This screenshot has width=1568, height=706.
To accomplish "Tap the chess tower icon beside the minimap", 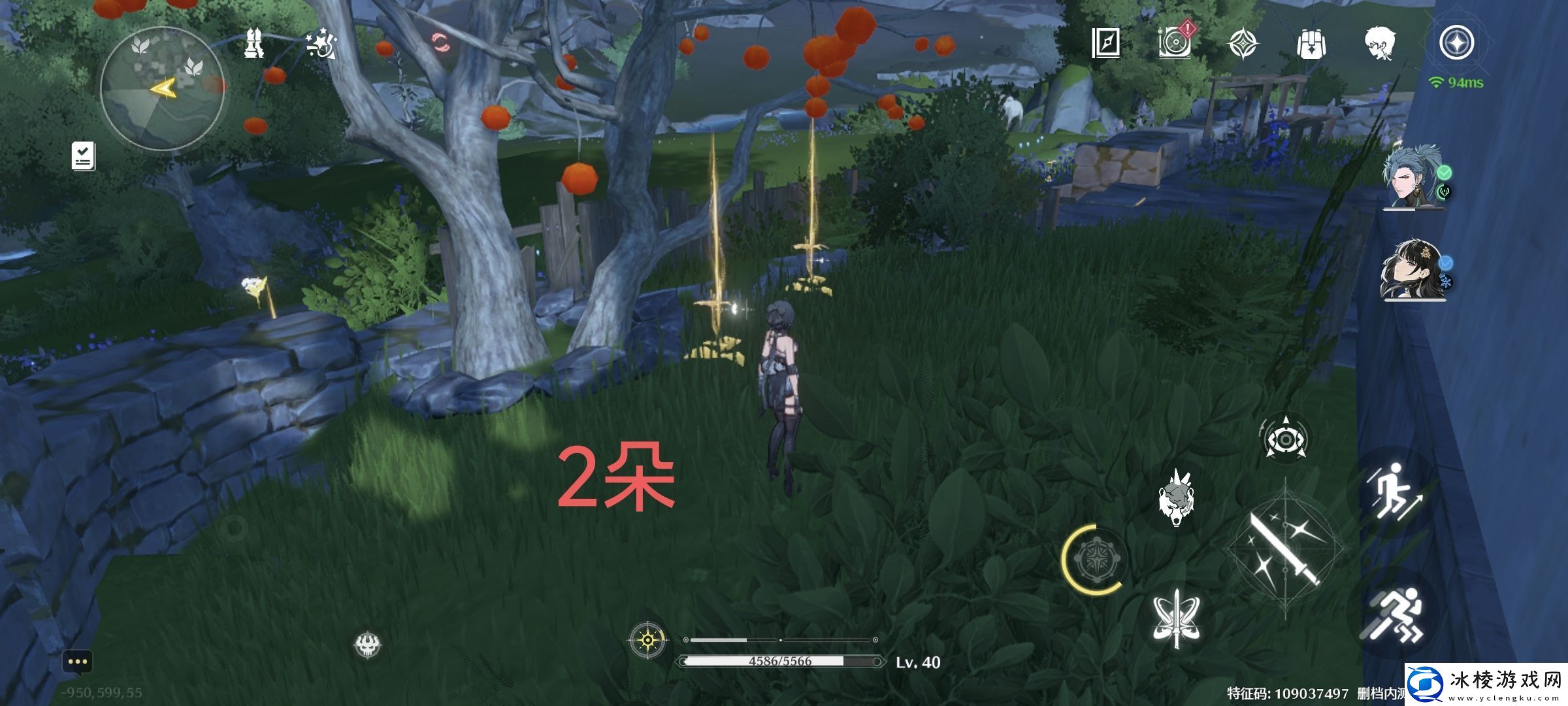I will [254, 44].
